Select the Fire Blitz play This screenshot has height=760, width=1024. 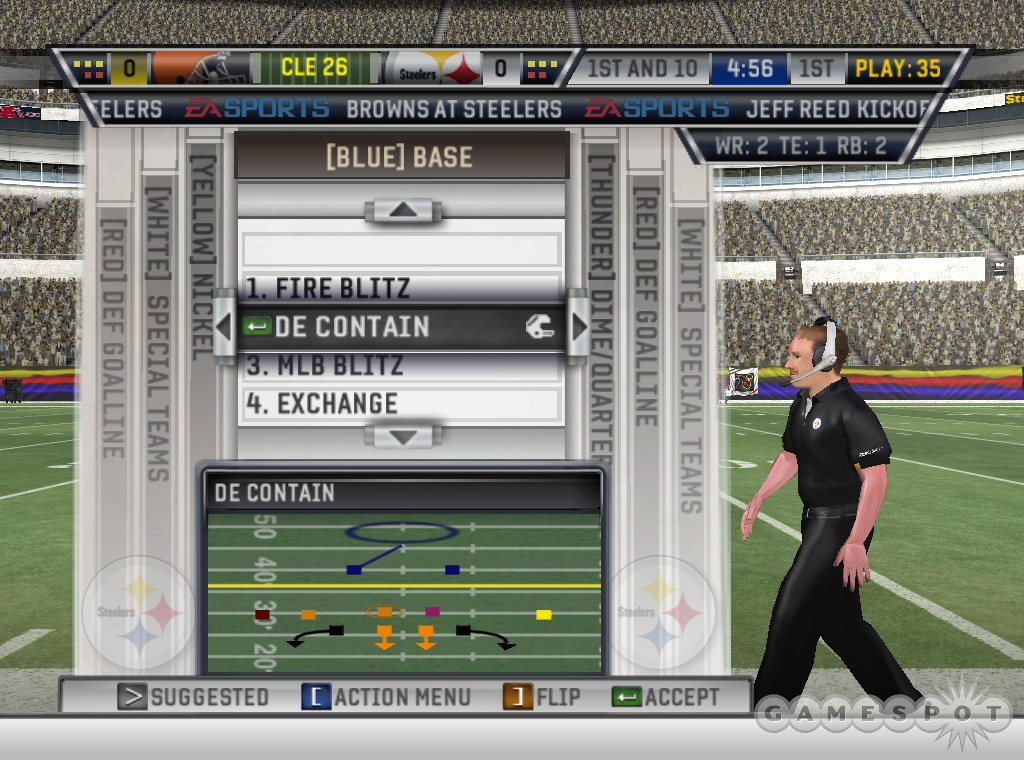400,289
